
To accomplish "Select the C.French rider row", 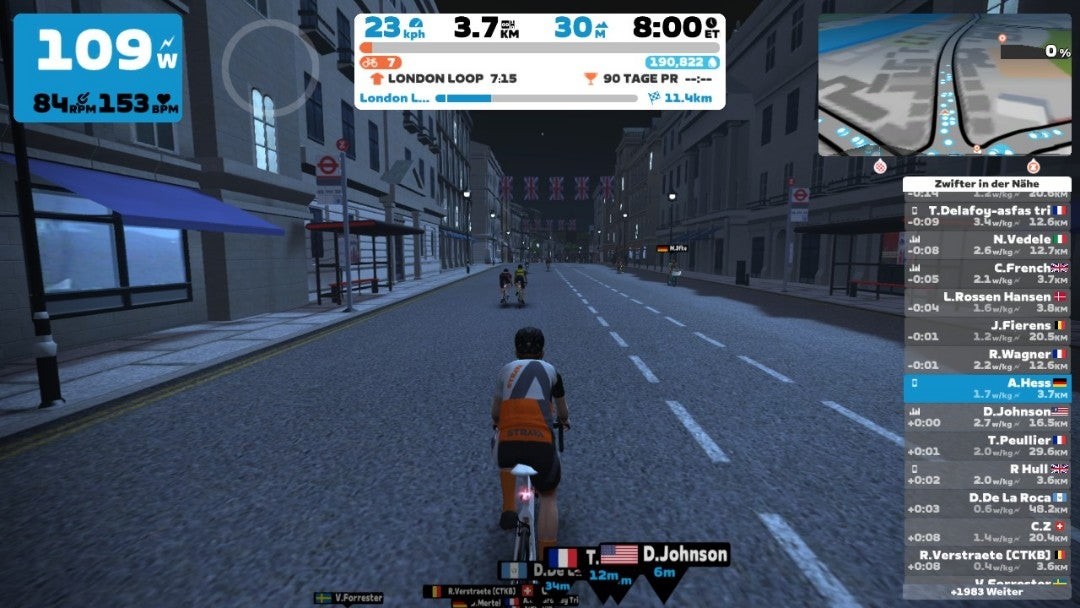I will [x=987, y=274].
